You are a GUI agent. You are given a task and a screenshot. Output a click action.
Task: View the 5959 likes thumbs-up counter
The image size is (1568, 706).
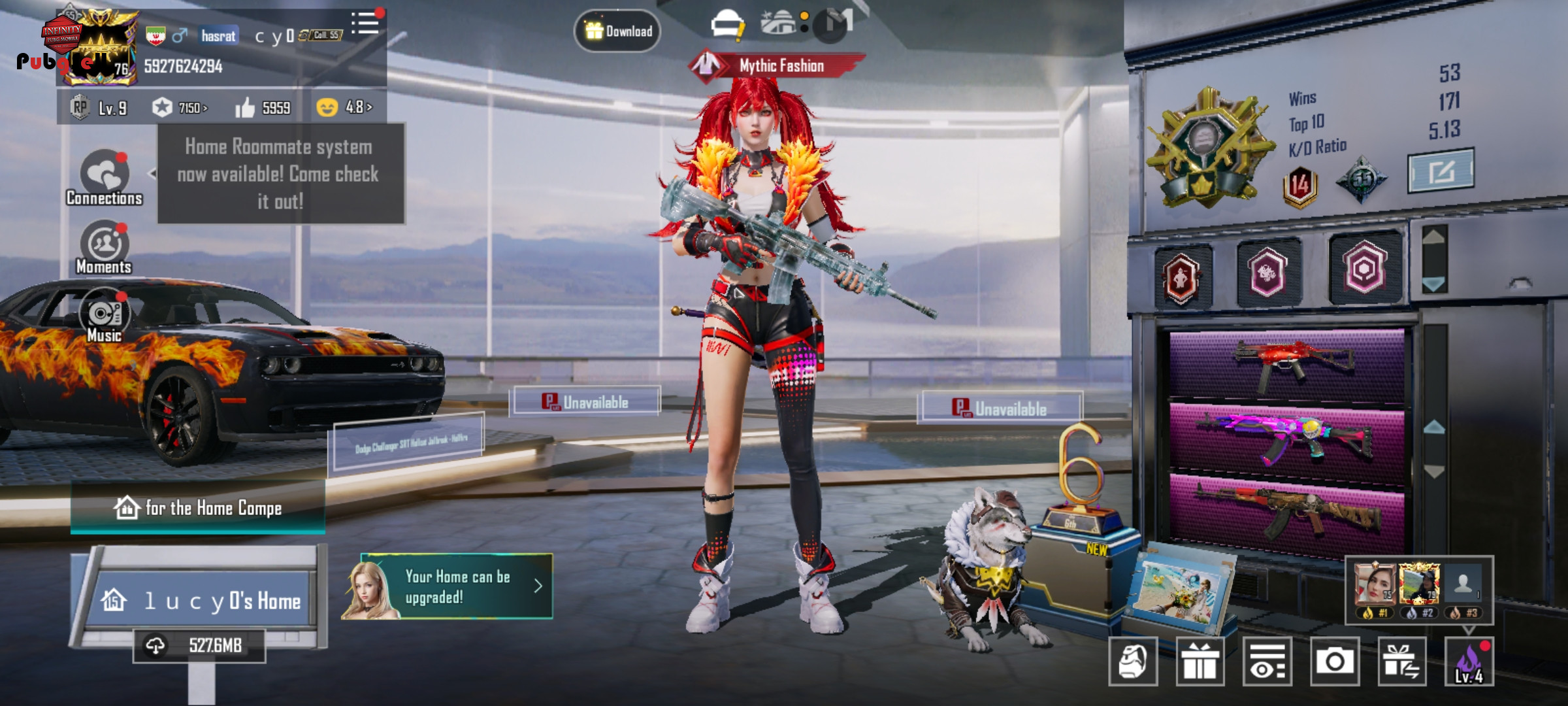[x=263, y=108]
